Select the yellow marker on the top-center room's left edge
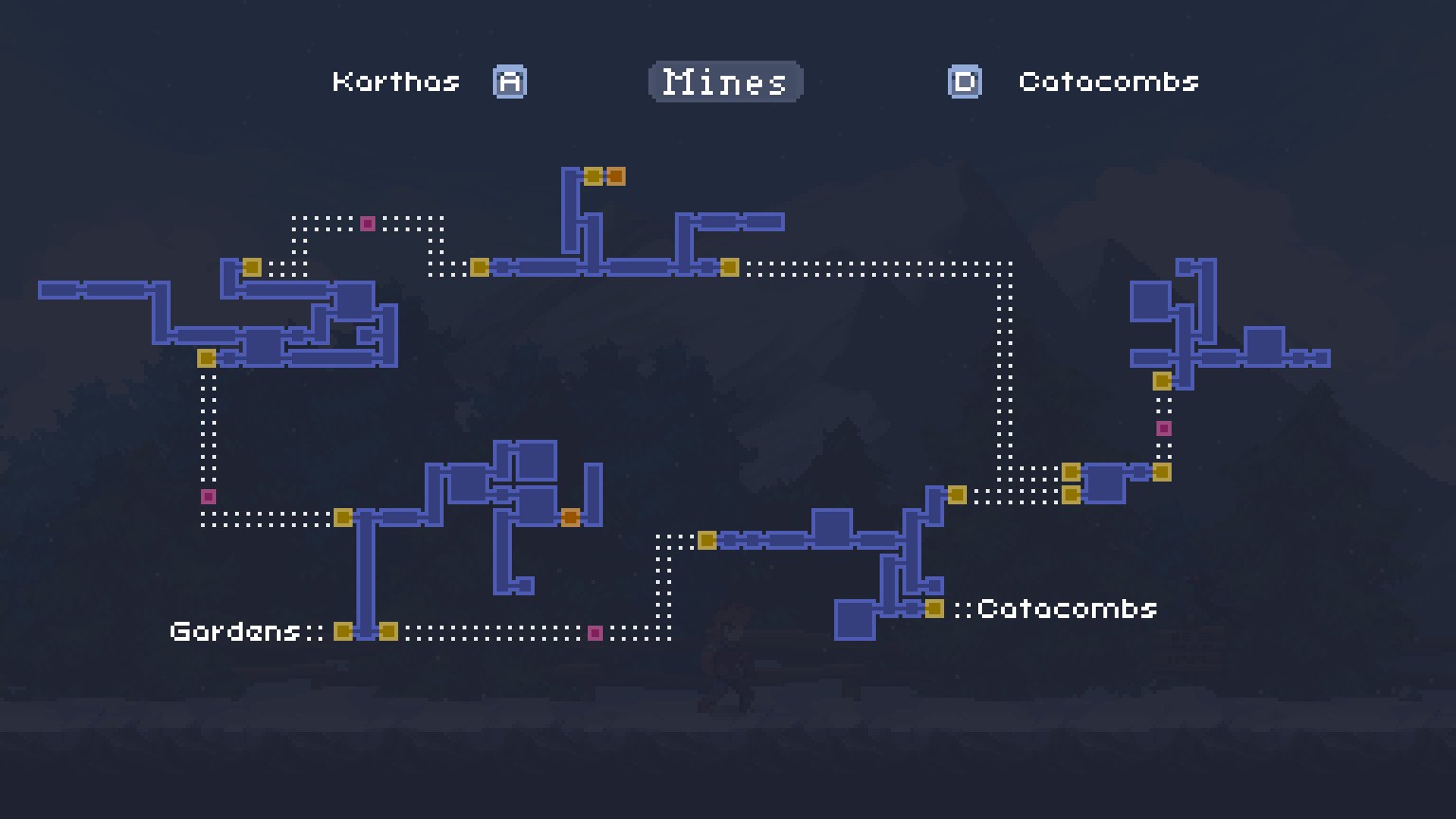The width and height of the screenshot is (1456, 819). (479, 267)
